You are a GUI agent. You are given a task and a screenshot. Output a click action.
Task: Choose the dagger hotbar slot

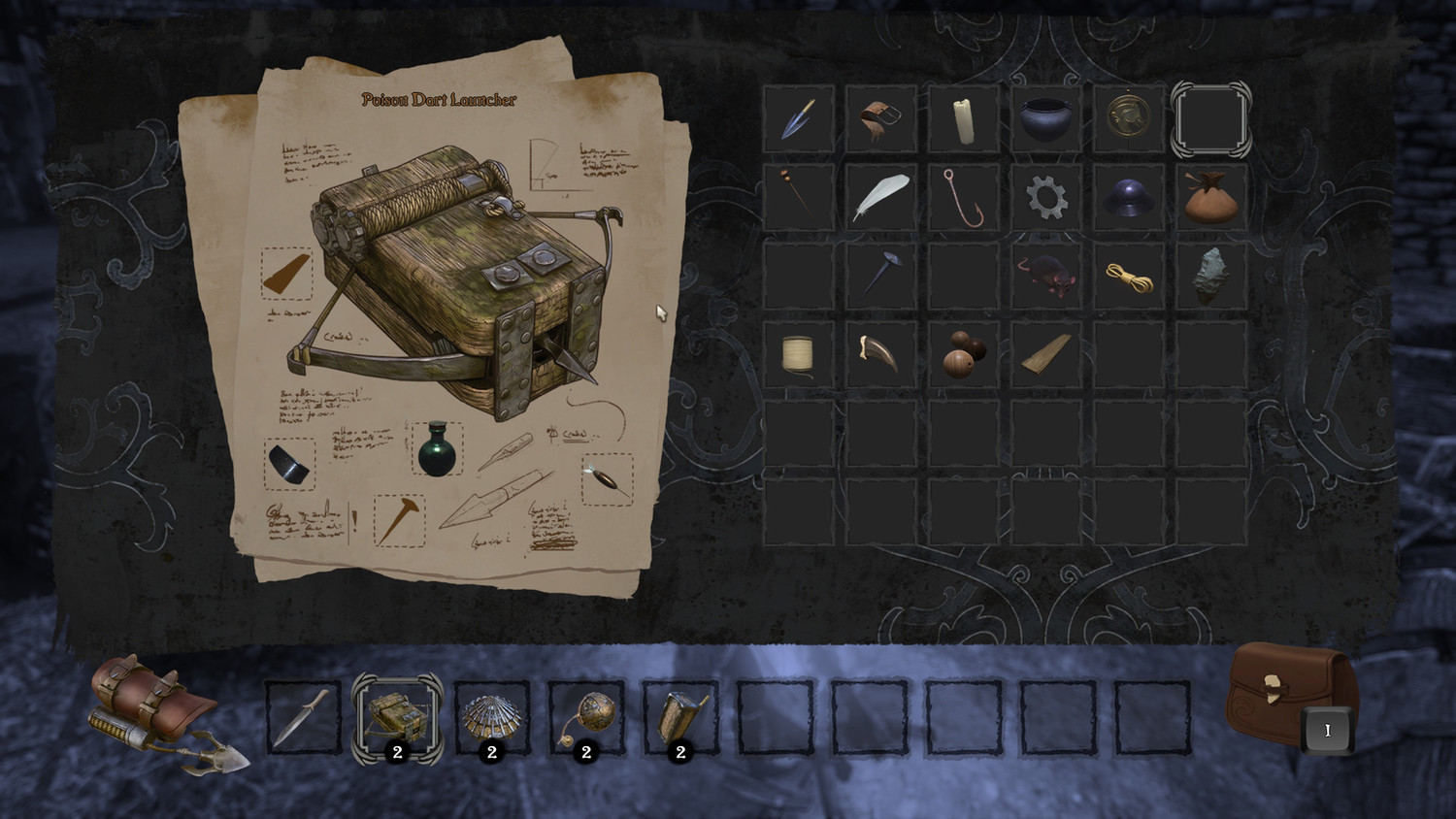[x=304, y=719]
